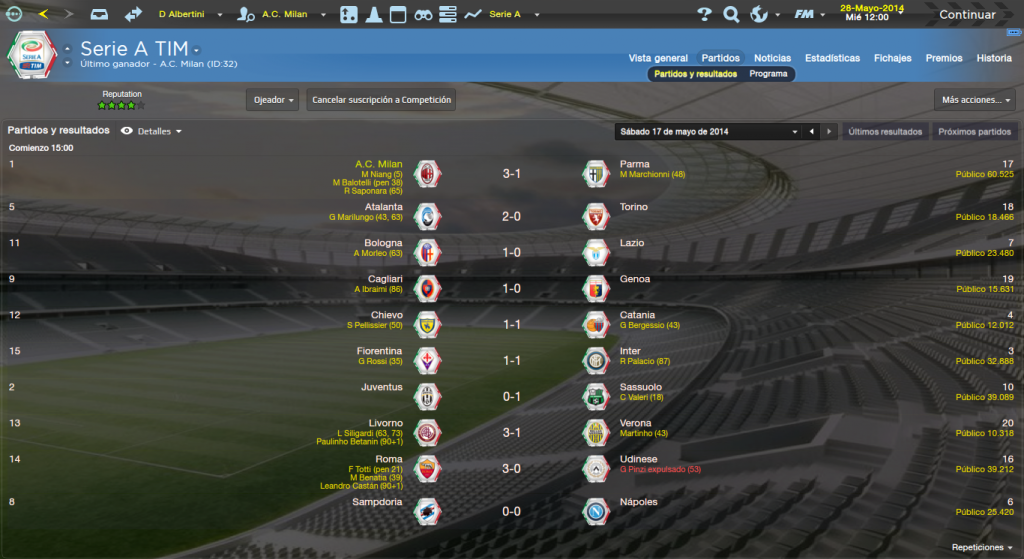Show Próximos partidos
Screen dimensions: 1024x559
tap(975, 131)
